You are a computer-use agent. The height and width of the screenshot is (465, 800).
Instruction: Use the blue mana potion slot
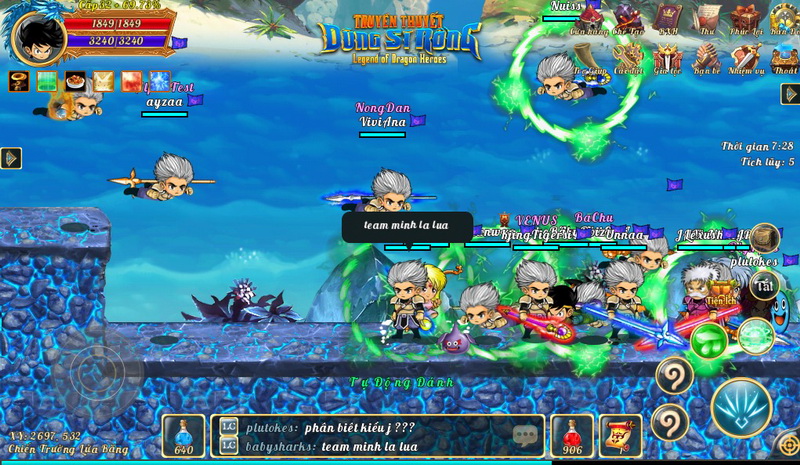click(x=184, y=436)
